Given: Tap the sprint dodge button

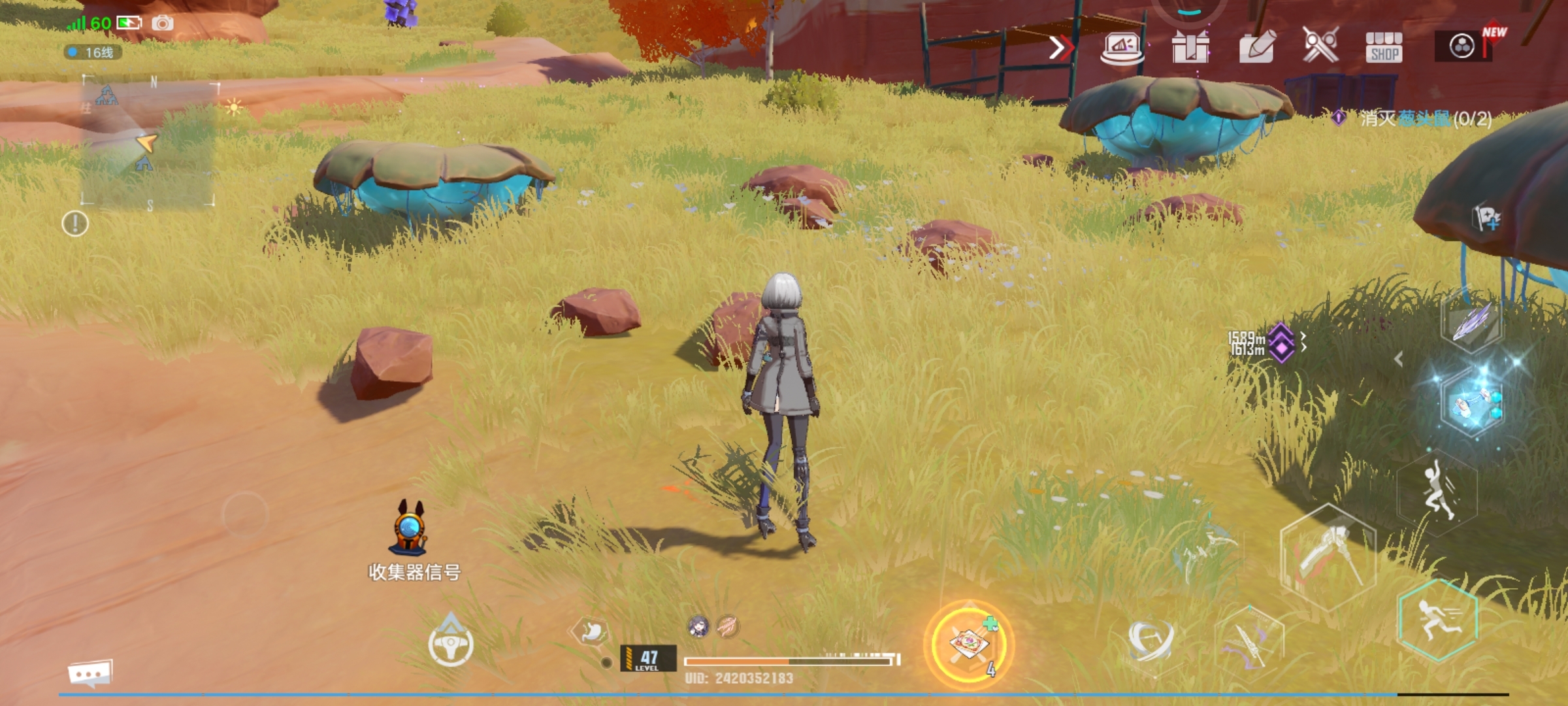Looking at the screenshot, I should [1437, 621].
